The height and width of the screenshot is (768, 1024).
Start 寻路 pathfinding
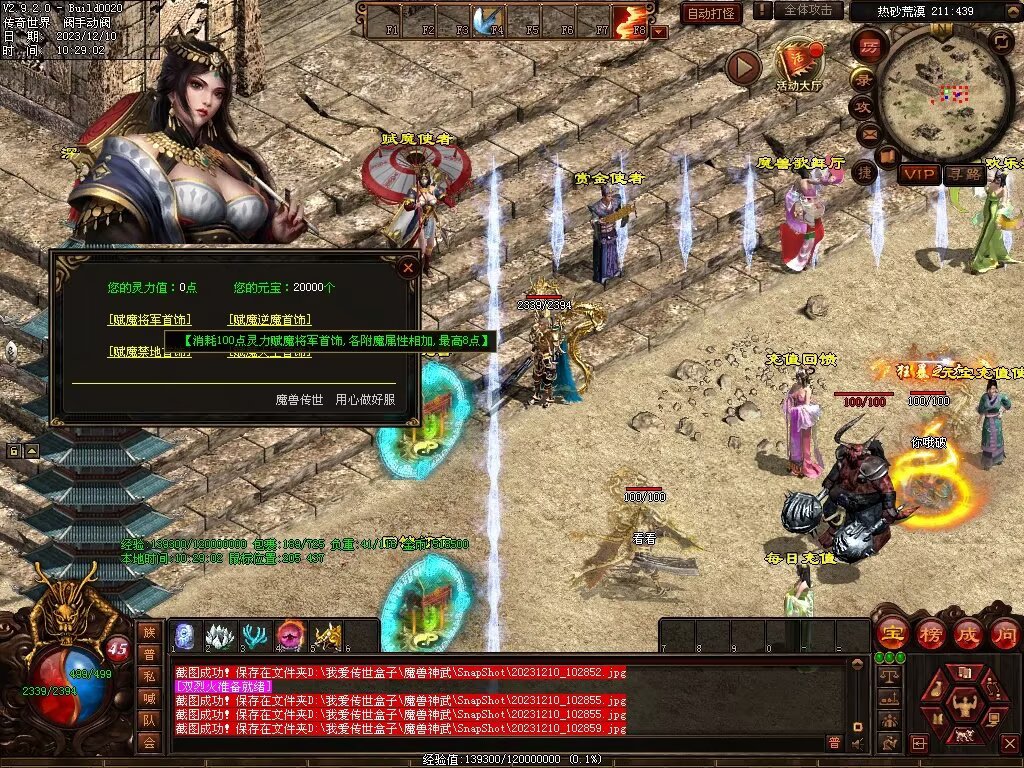963,174
